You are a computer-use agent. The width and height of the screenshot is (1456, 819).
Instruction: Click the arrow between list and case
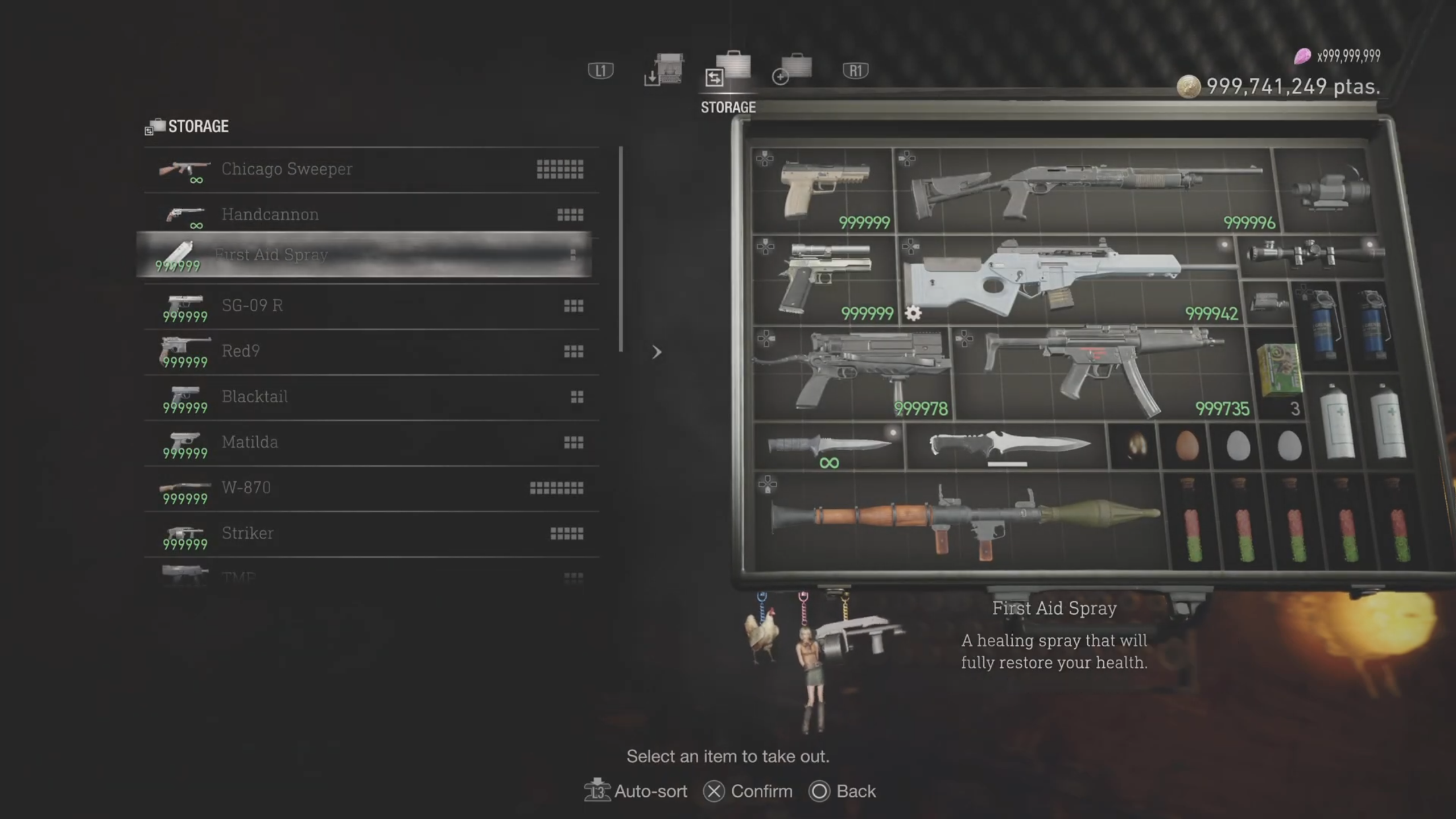[x=657, y=352]
